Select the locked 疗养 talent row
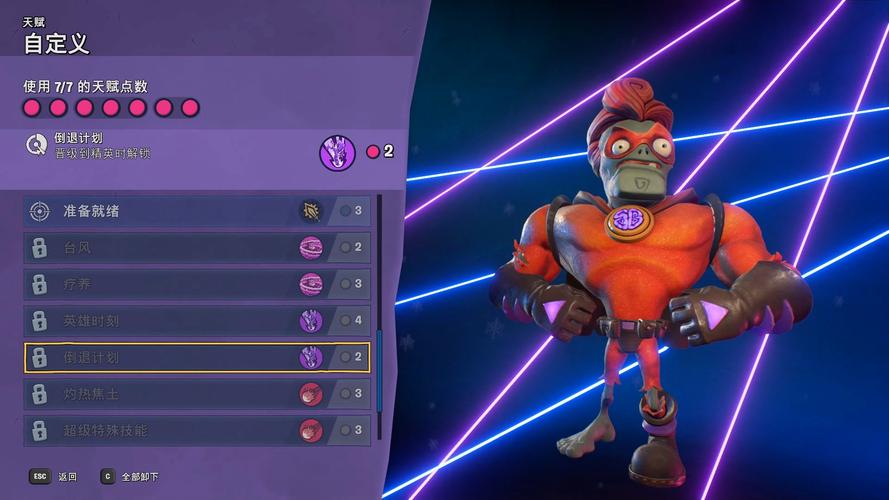The image size is (889, 500). click(x=196, y=284)
